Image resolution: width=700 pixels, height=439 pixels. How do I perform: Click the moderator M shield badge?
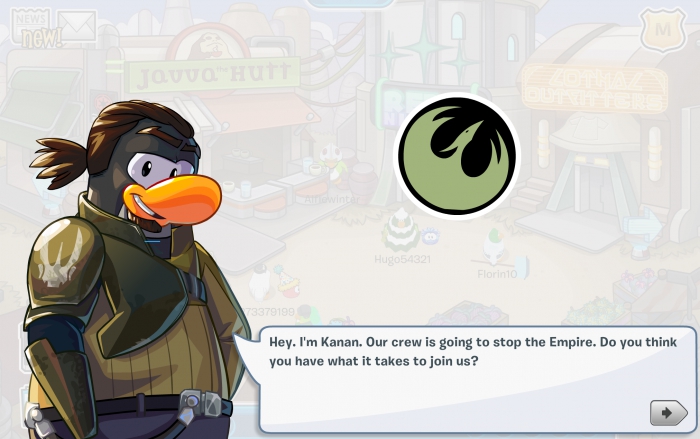(662, 28)
